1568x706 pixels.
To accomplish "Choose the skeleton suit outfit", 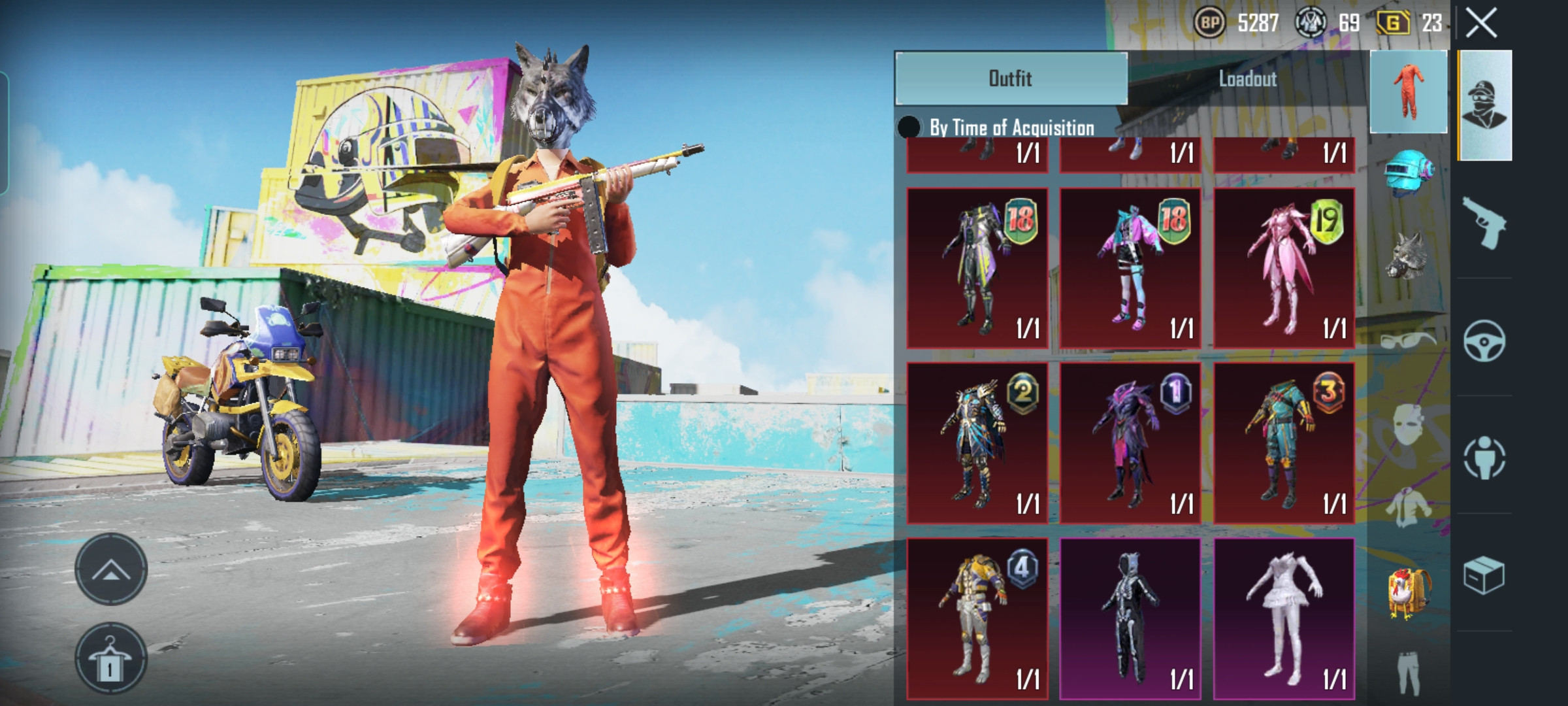I will click(1130, 618).
